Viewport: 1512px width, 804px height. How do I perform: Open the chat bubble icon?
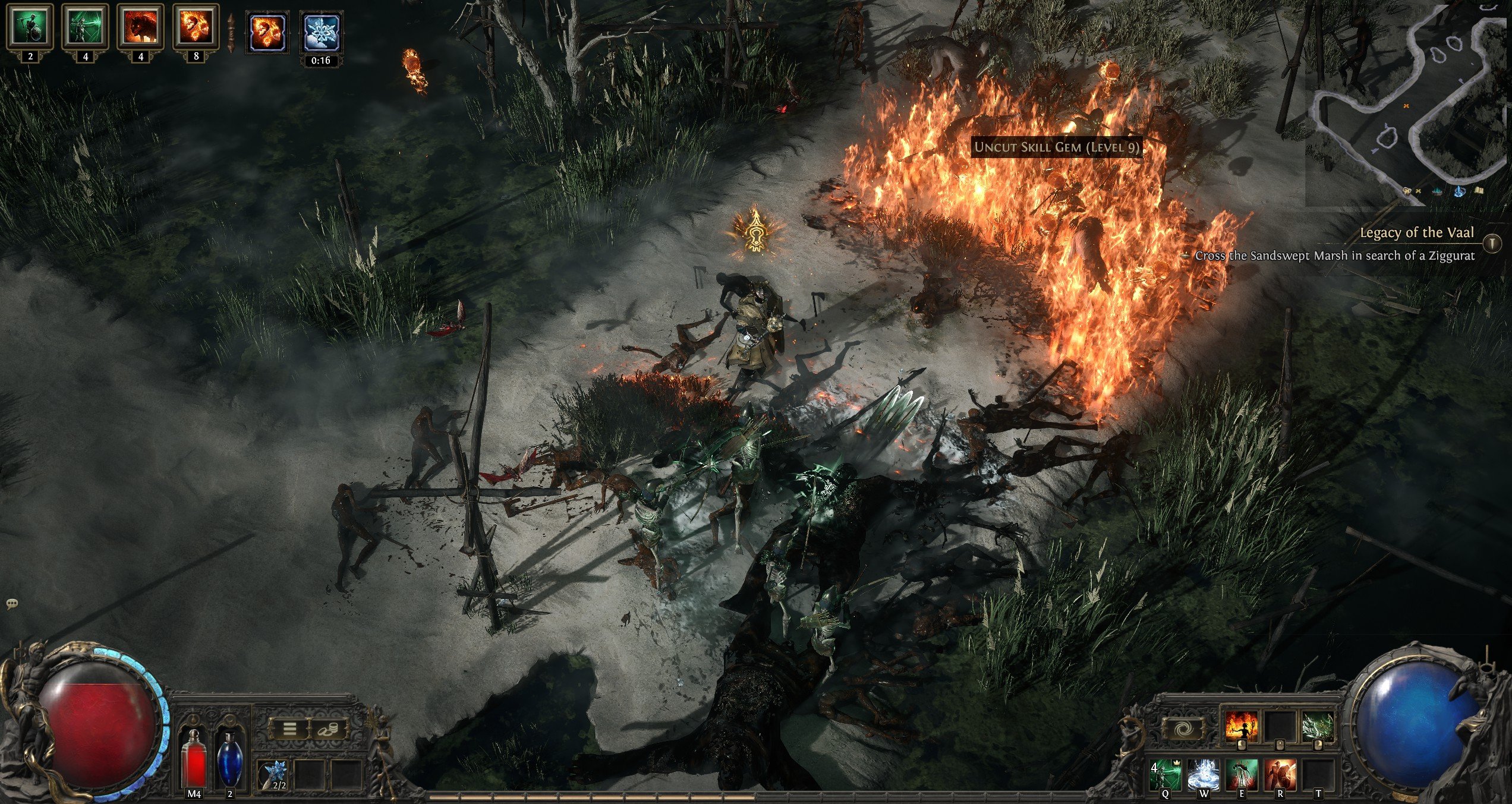point(12,604)
